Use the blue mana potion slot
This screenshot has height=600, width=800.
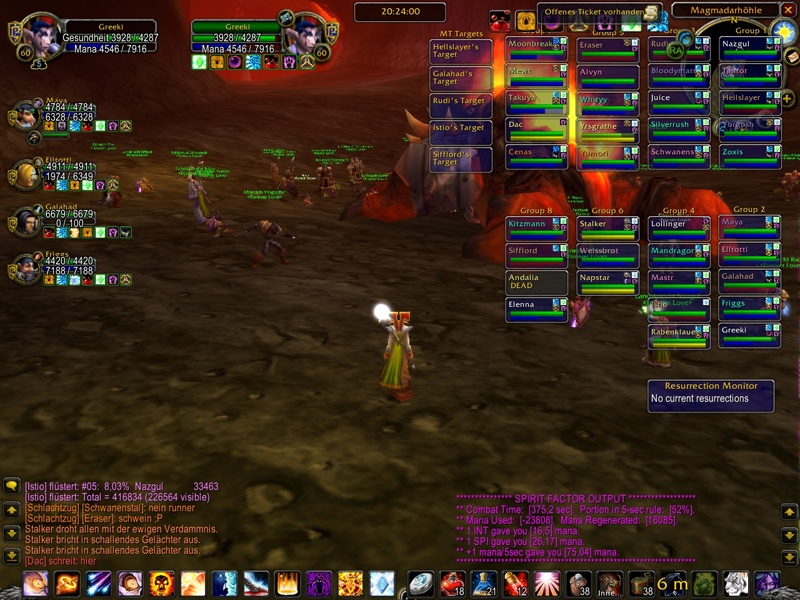click(484, 584)
